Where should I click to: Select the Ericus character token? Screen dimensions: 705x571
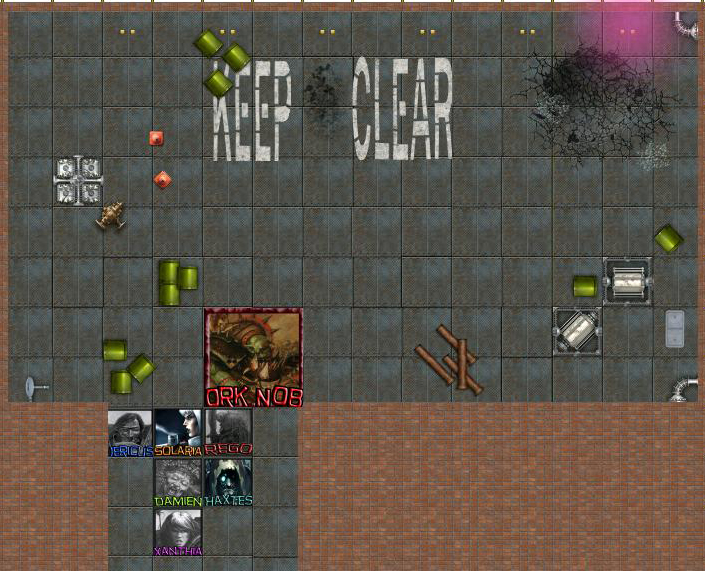(x=130, y=432)
